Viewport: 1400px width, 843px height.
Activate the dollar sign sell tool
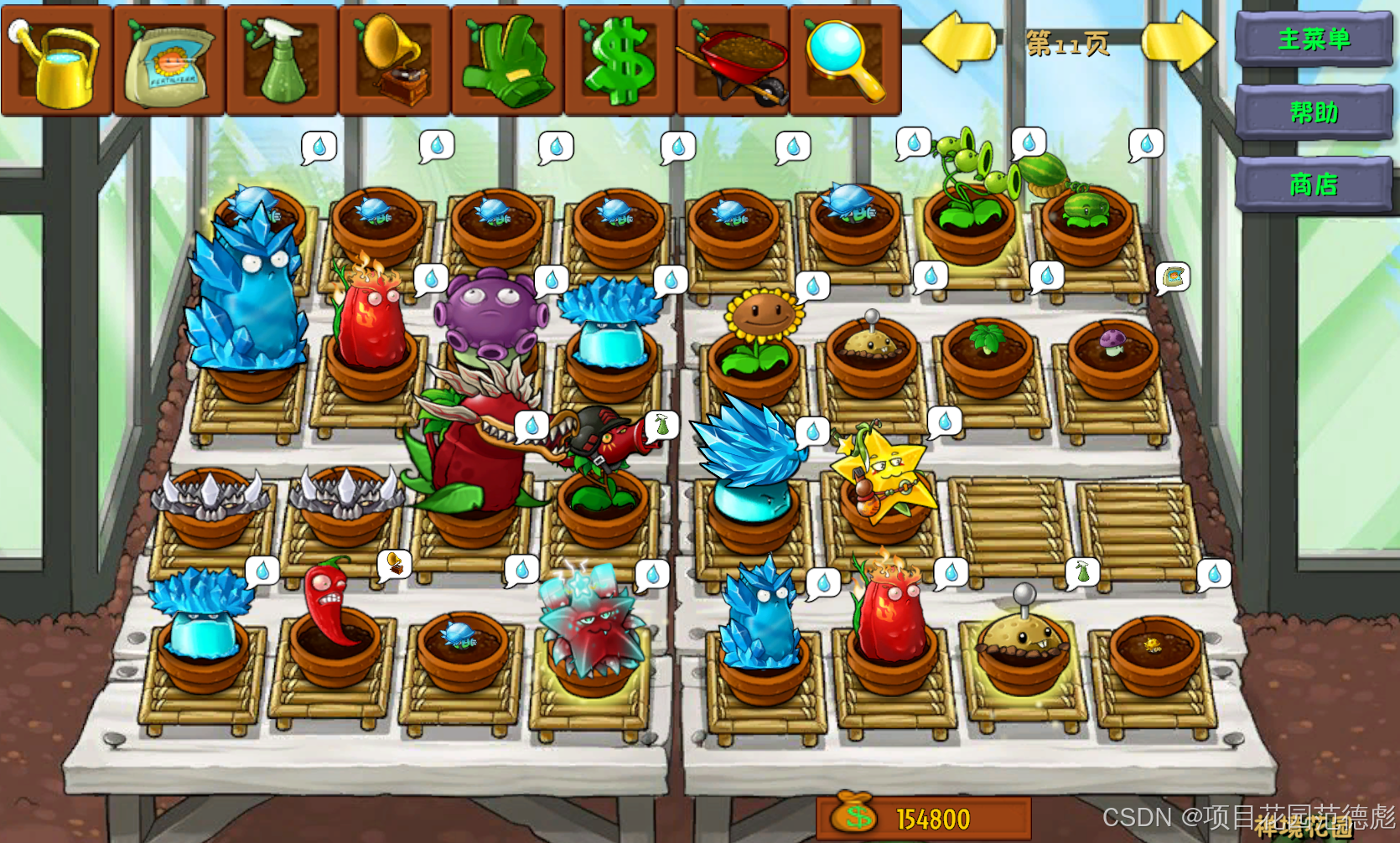(x=620, y=60)
